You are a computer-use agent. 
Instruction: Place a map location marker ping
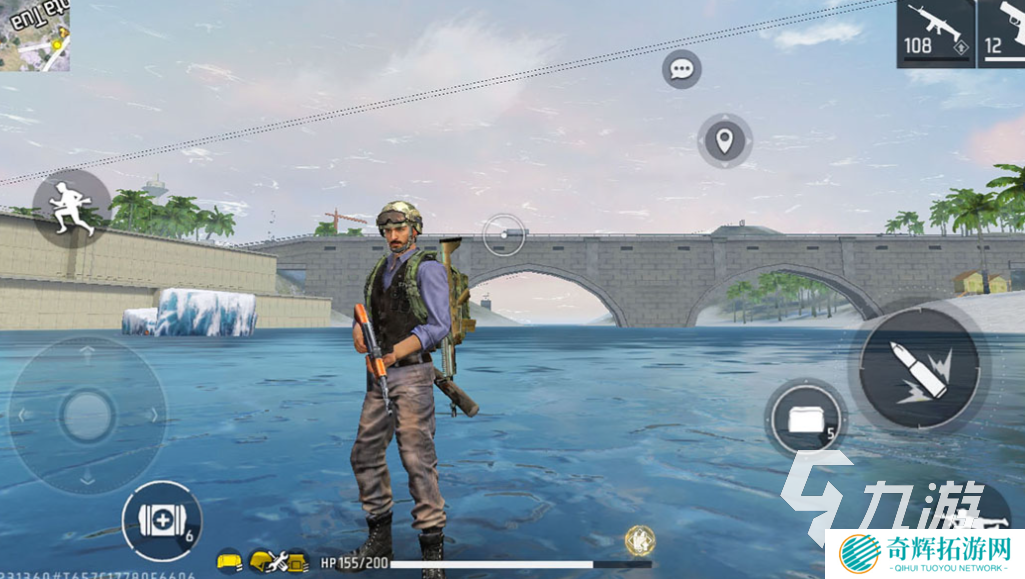click(725, 141)
